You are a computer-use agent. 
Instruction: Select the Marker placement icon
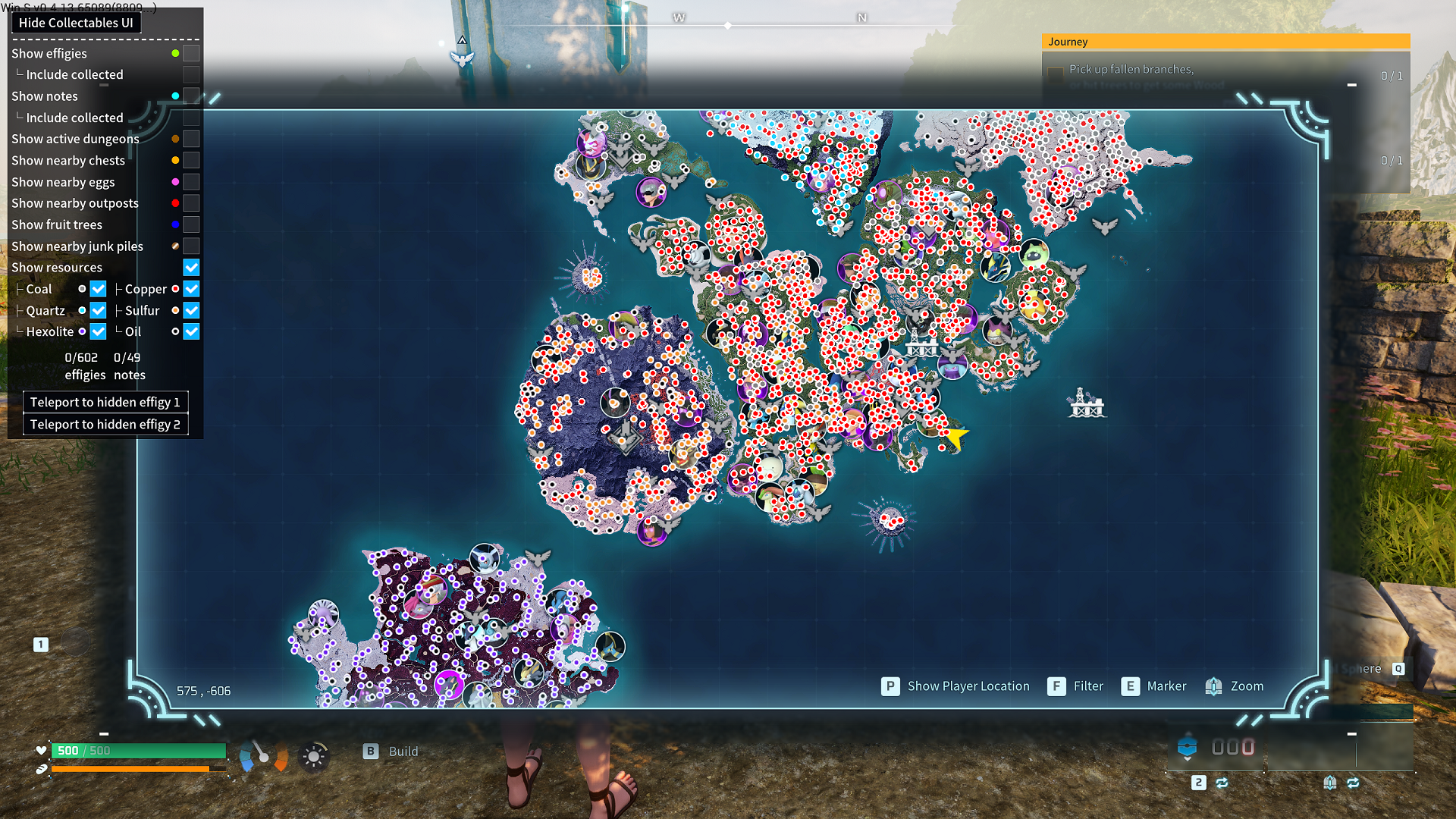(1131, 686)
